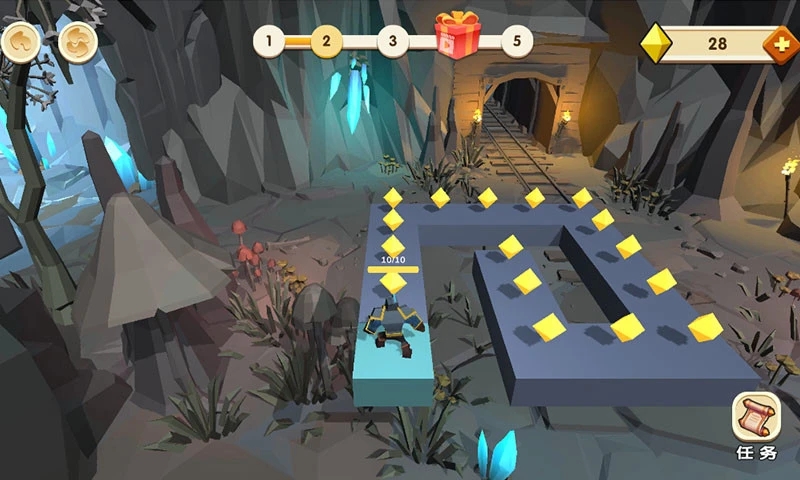
Task: Open the red gift box reward
Action: (457, 36)
